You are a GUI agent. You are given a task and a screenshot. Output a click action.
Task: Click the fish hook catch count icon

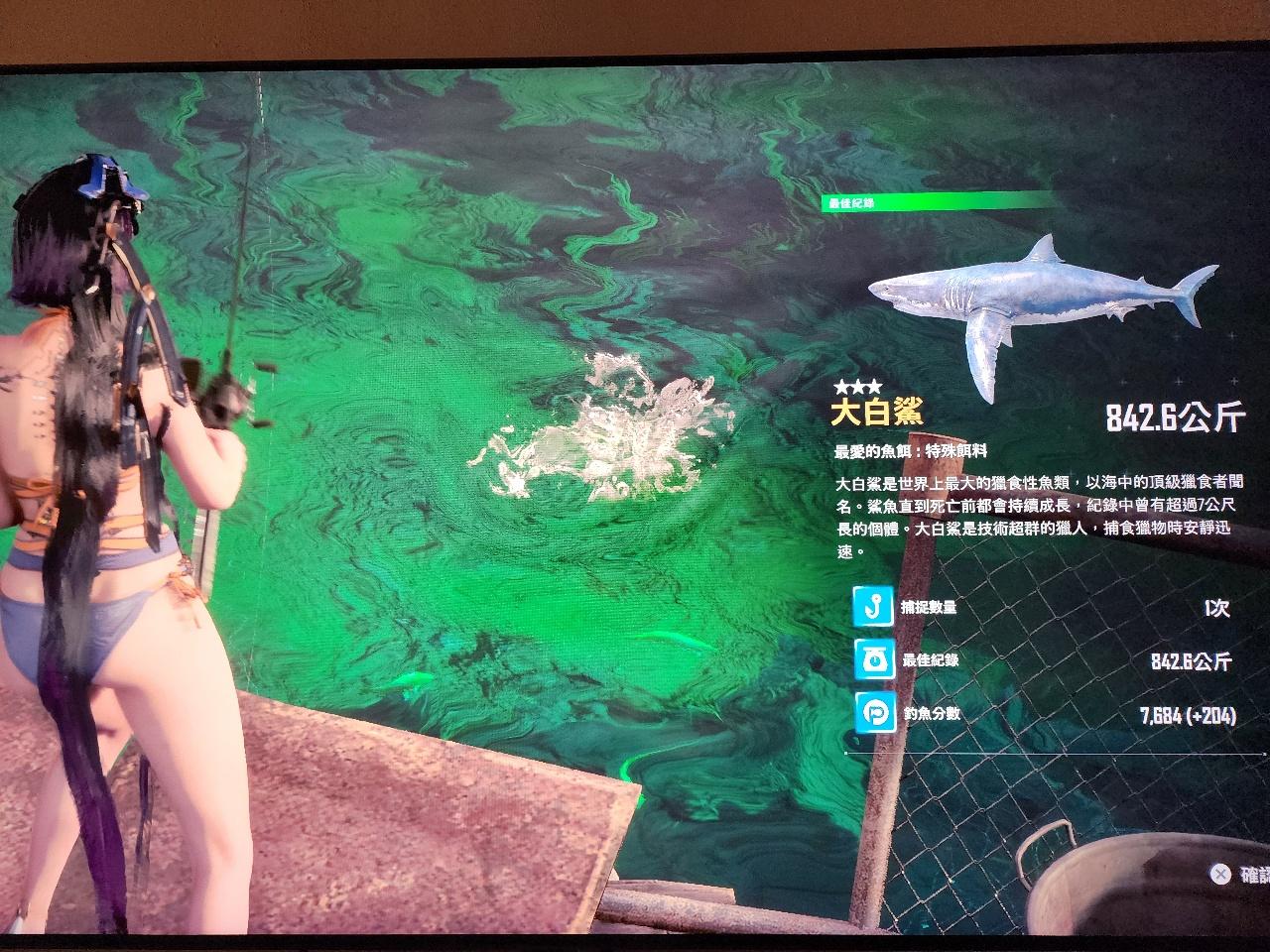(872, 606)
